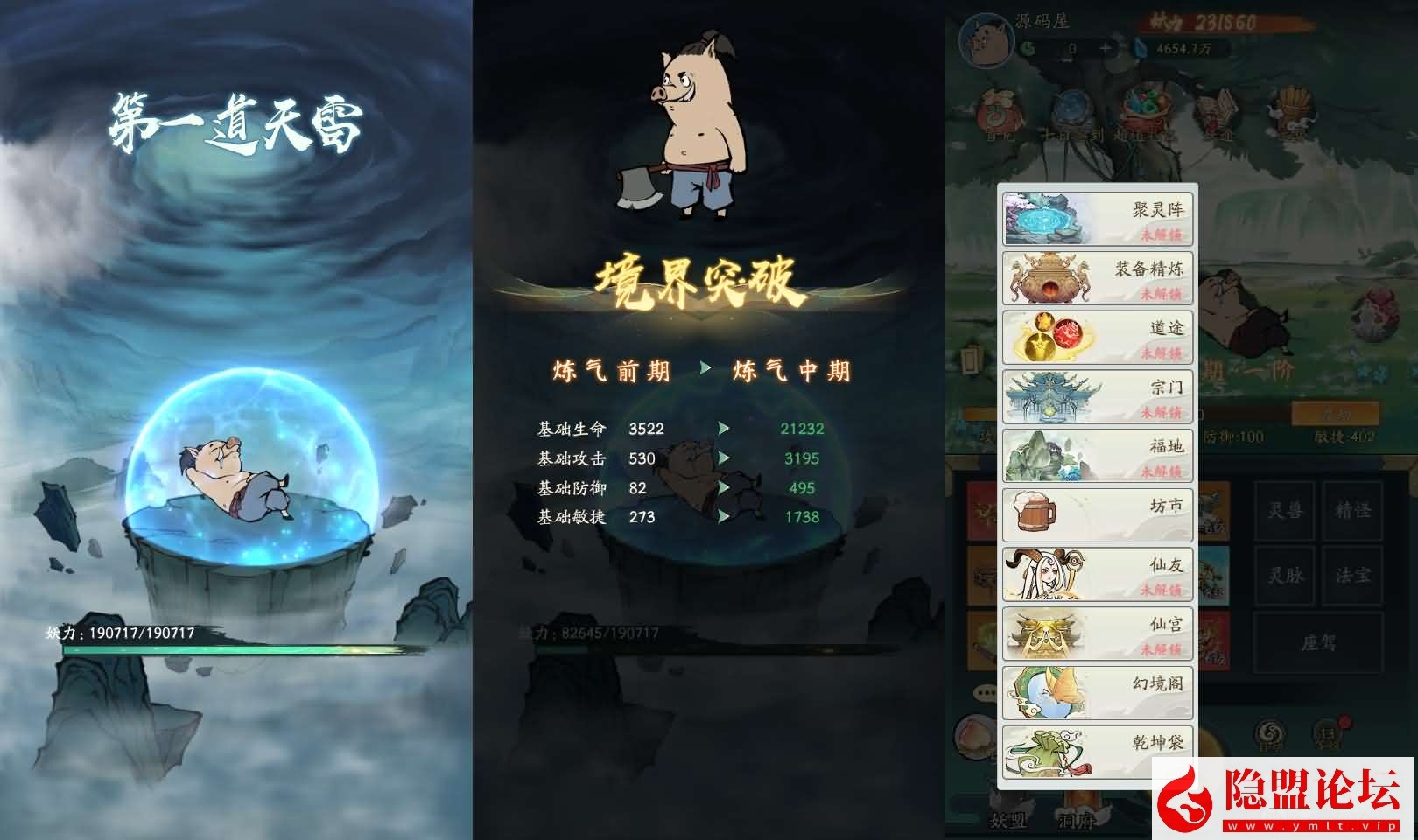The image size is (1418, 840).
Task: Open the 坊市 market entry
Action: point(1097,514)
